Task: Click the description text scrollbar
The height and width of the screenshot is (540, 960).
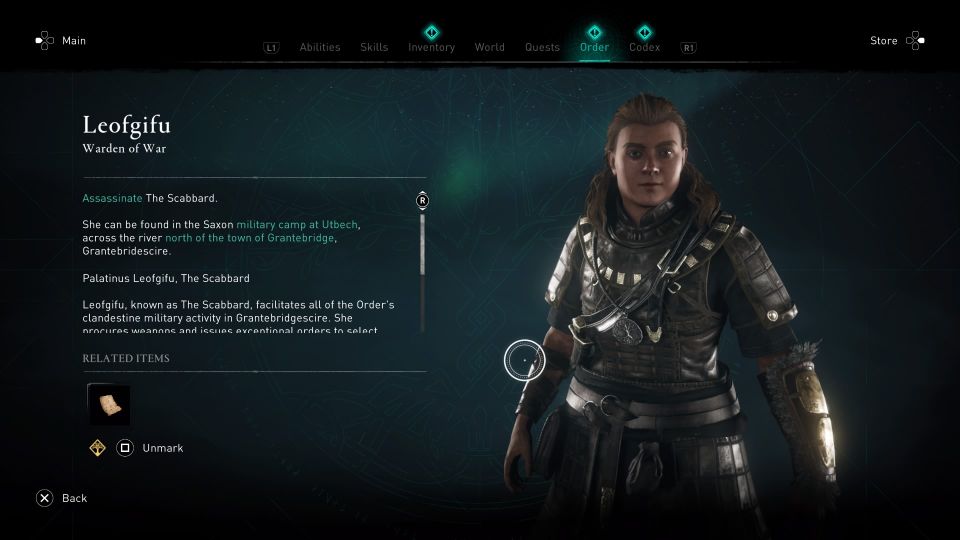Action: 422,262
